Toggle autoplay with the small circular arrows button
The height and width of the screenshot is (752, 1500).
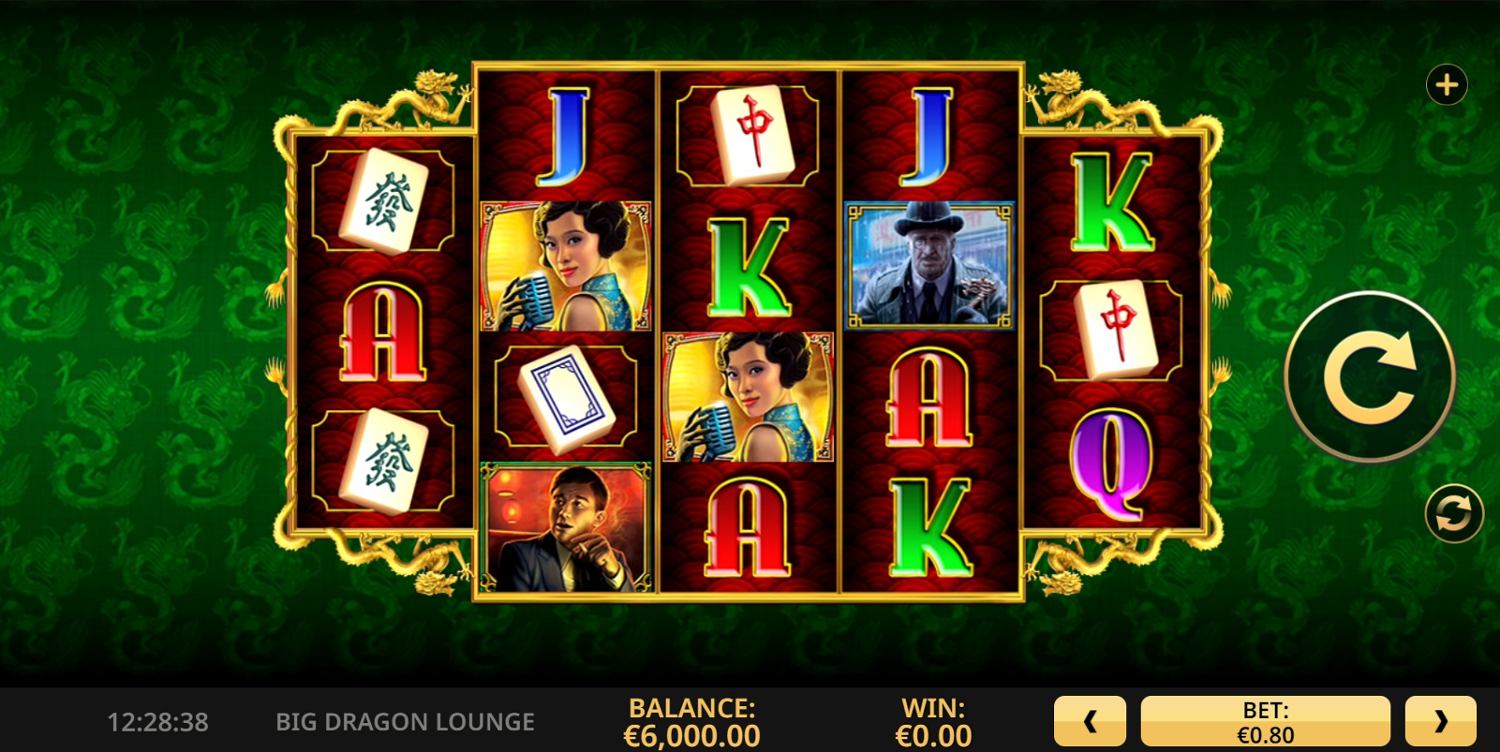[1453, 513]
